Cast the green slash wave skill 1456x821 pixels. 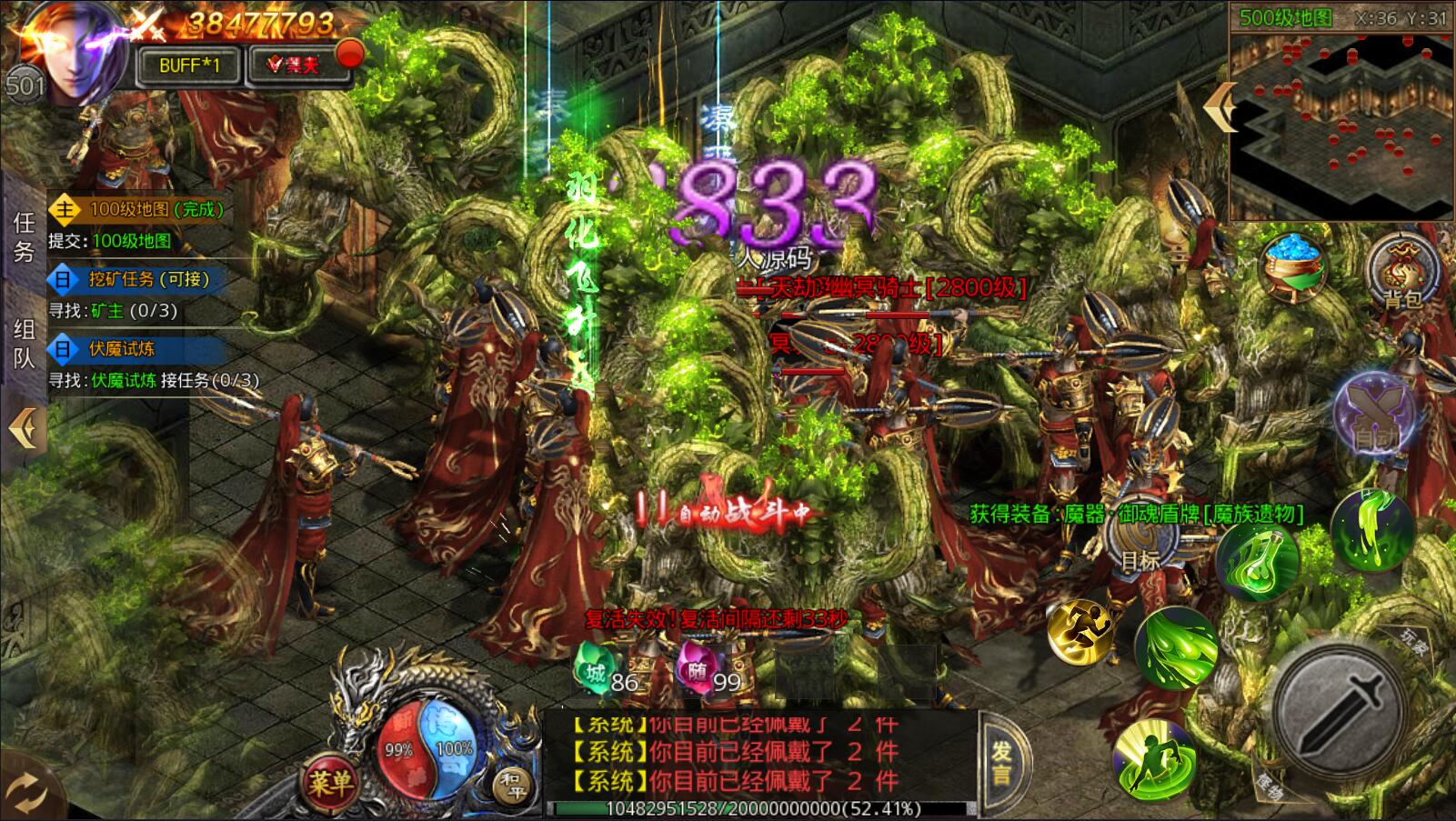tap(1177, 646)
